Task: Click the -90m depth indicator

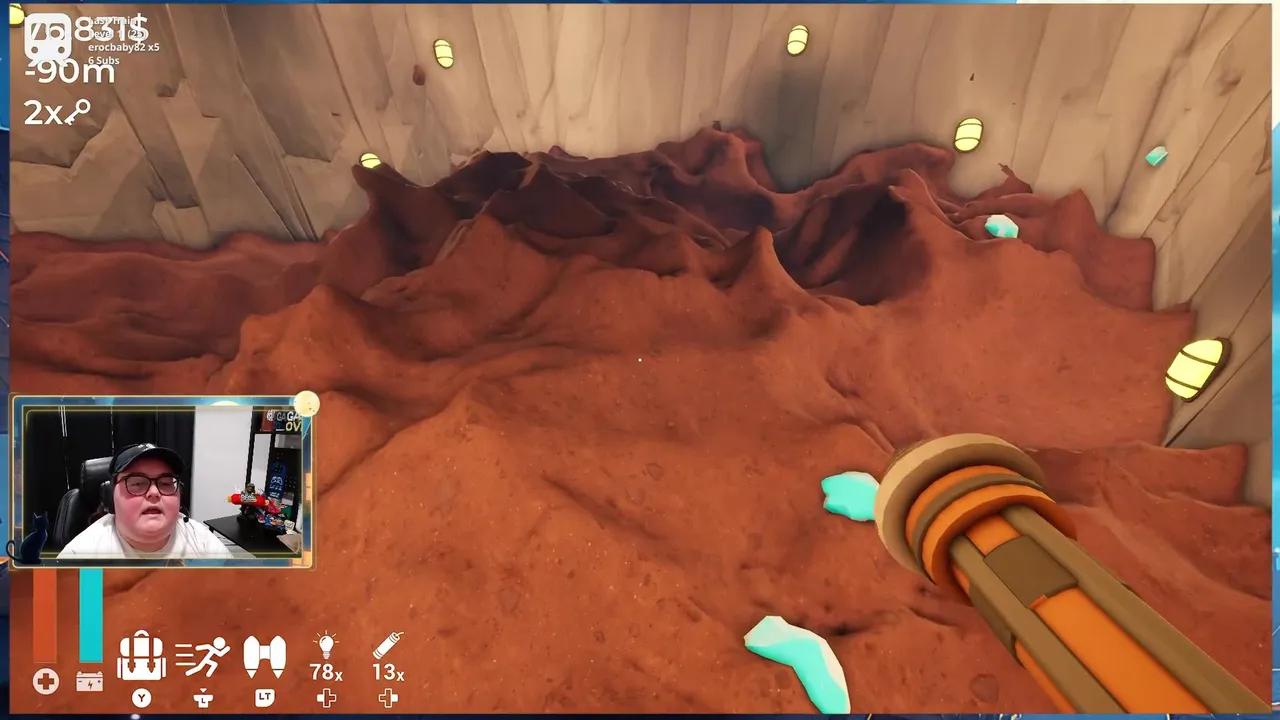Action: 68,72
